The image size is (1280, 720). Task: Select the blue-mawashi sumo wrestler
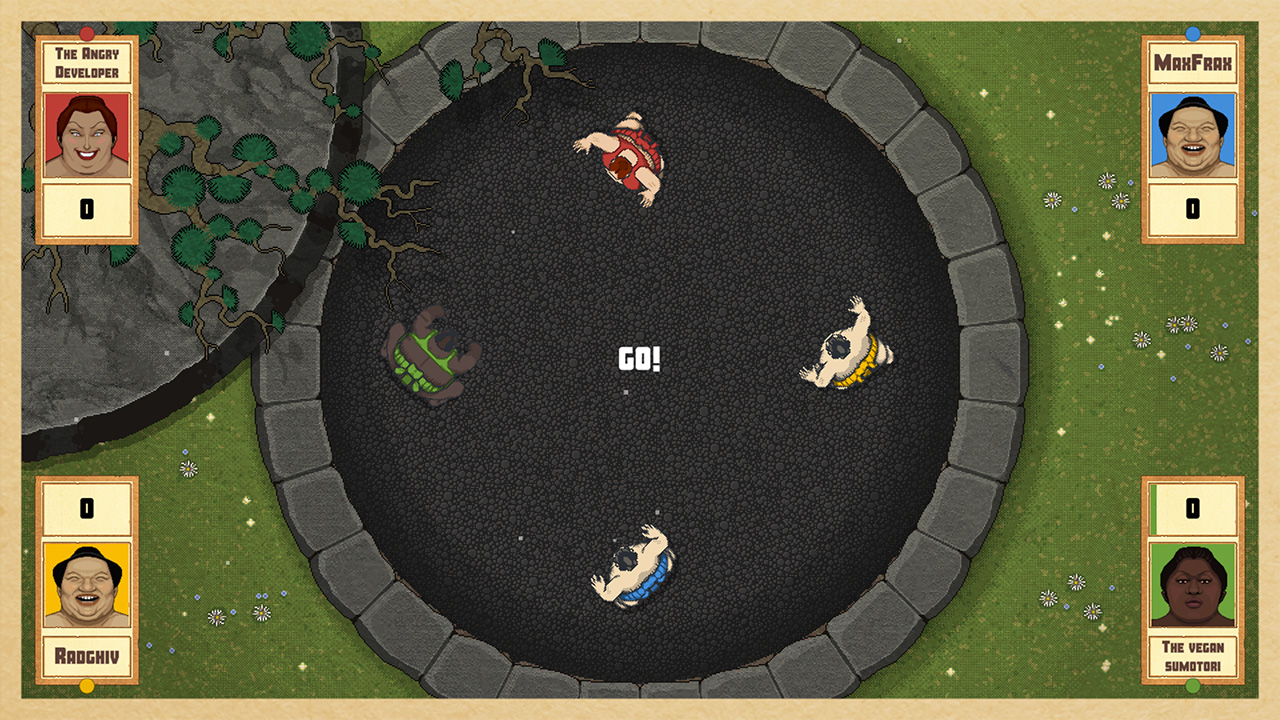pos(635,570)
